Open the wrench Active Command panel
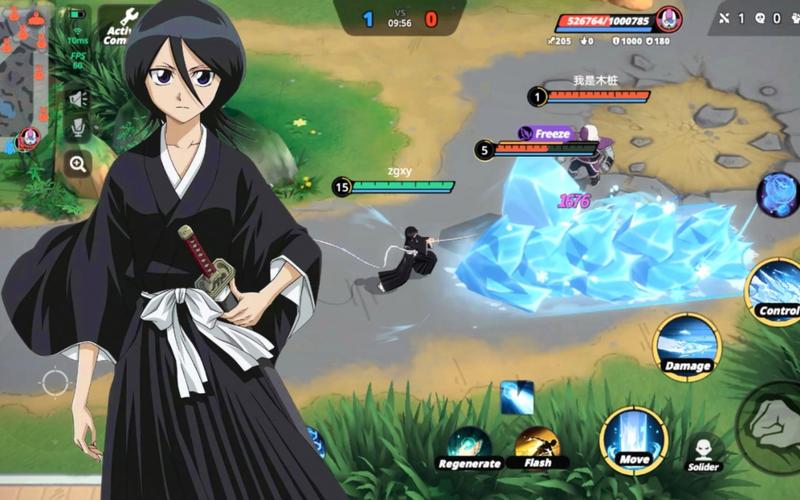The width and height of the screenshot is (800, 500). (127, 20)
